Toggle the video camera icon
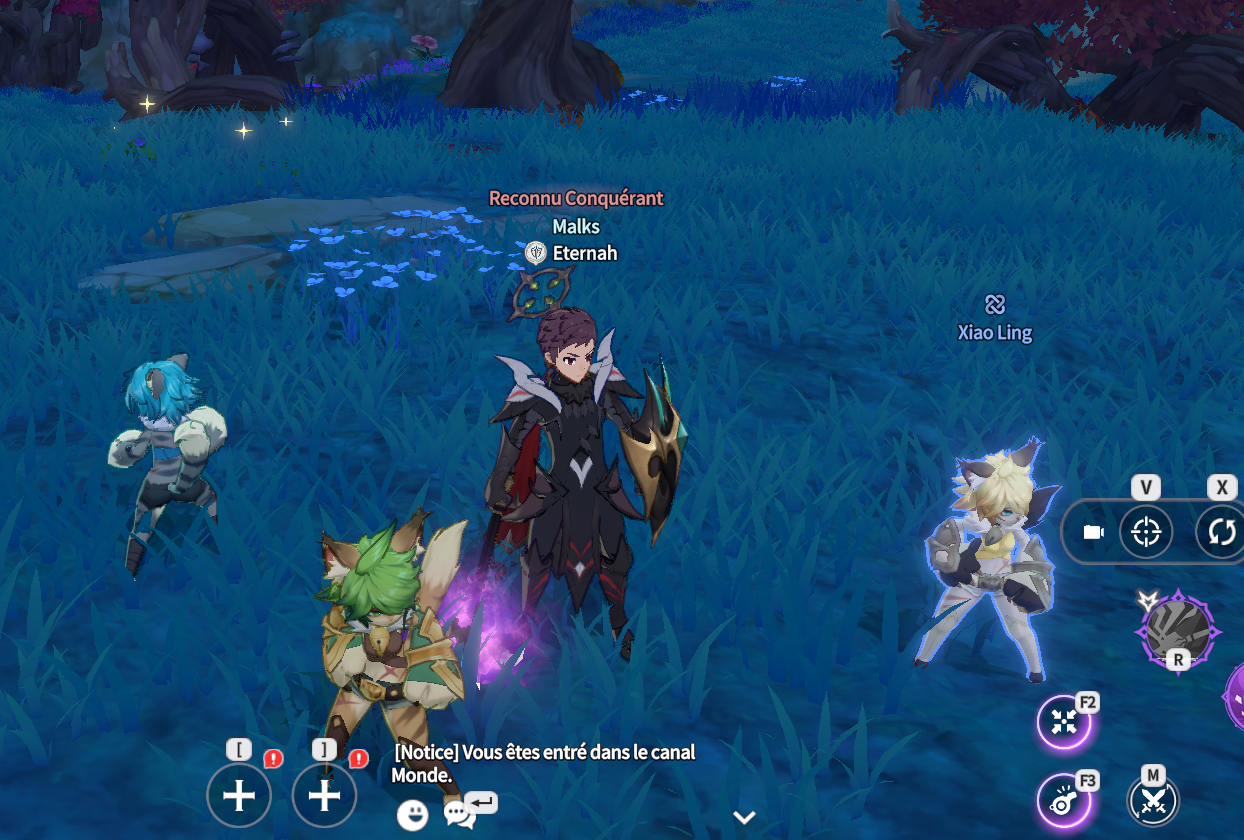This screenshot has width=1244, height=840. tap(1093, 532)
